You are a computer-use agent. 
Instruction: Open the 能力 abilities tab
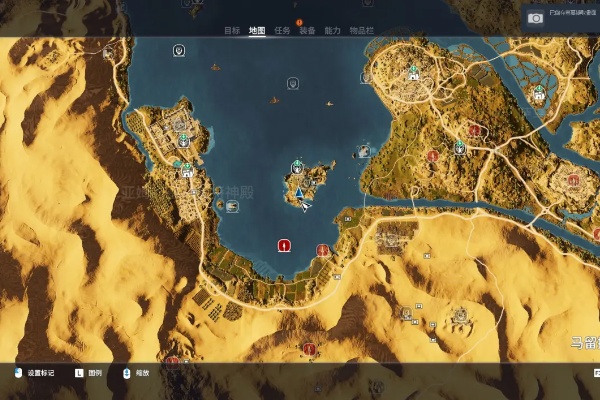click(333, 31)
